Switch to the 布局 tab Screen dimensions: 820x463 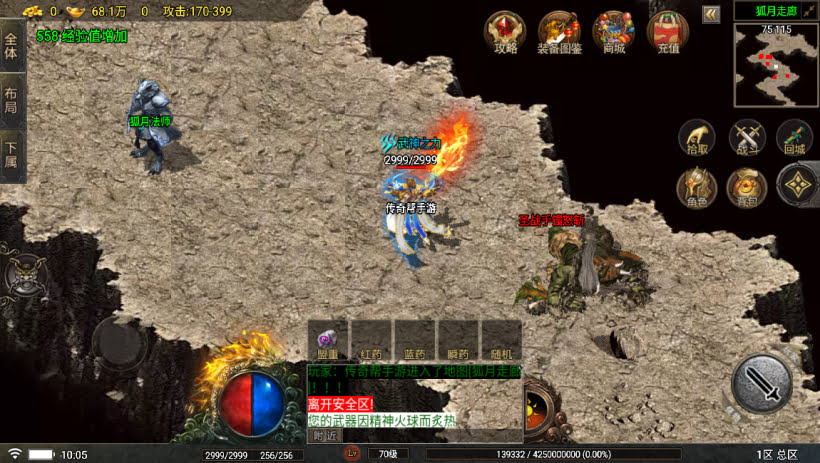11,100
